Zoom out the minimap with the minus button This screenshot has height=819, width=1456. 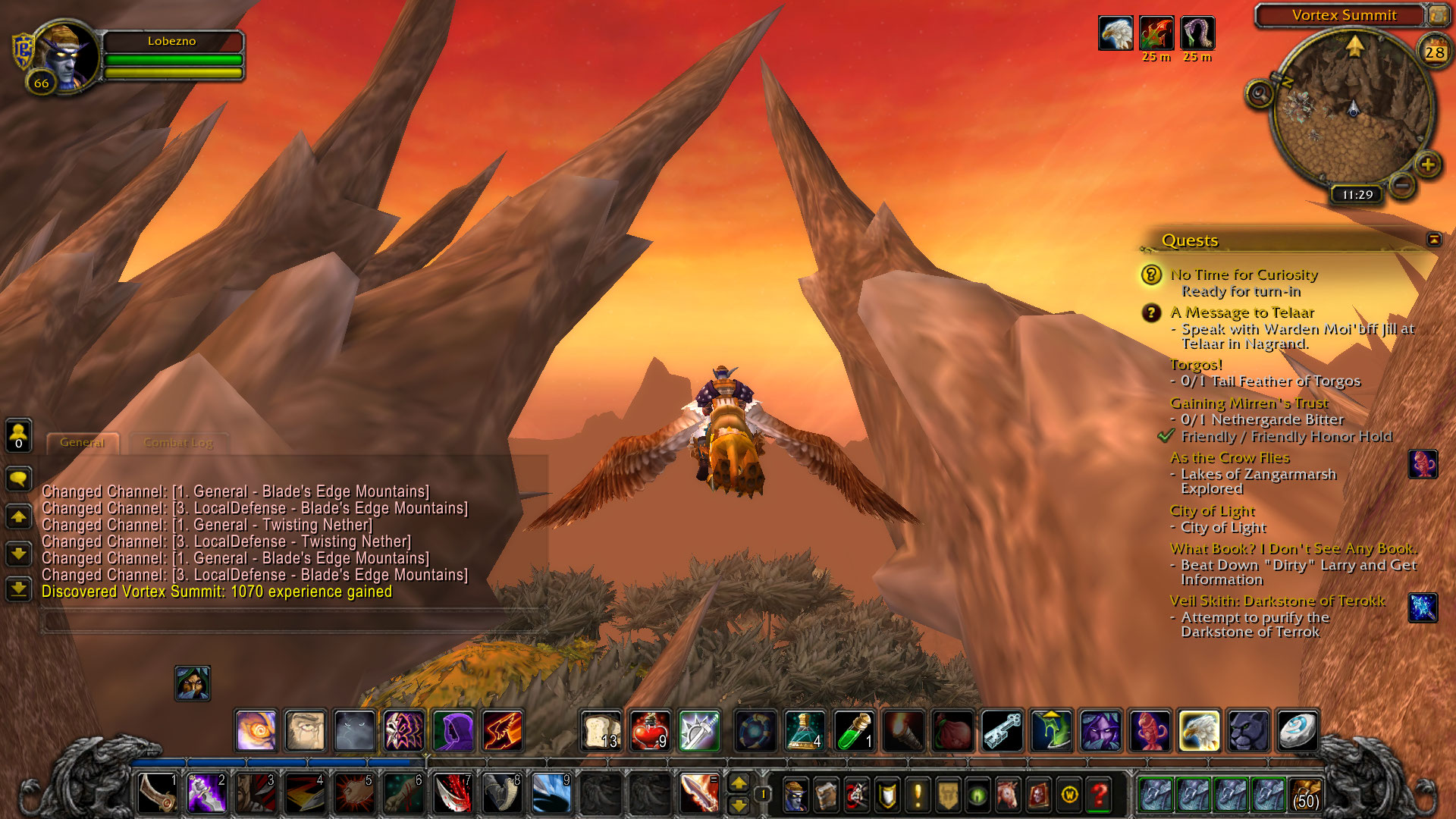click(1402, 184)
